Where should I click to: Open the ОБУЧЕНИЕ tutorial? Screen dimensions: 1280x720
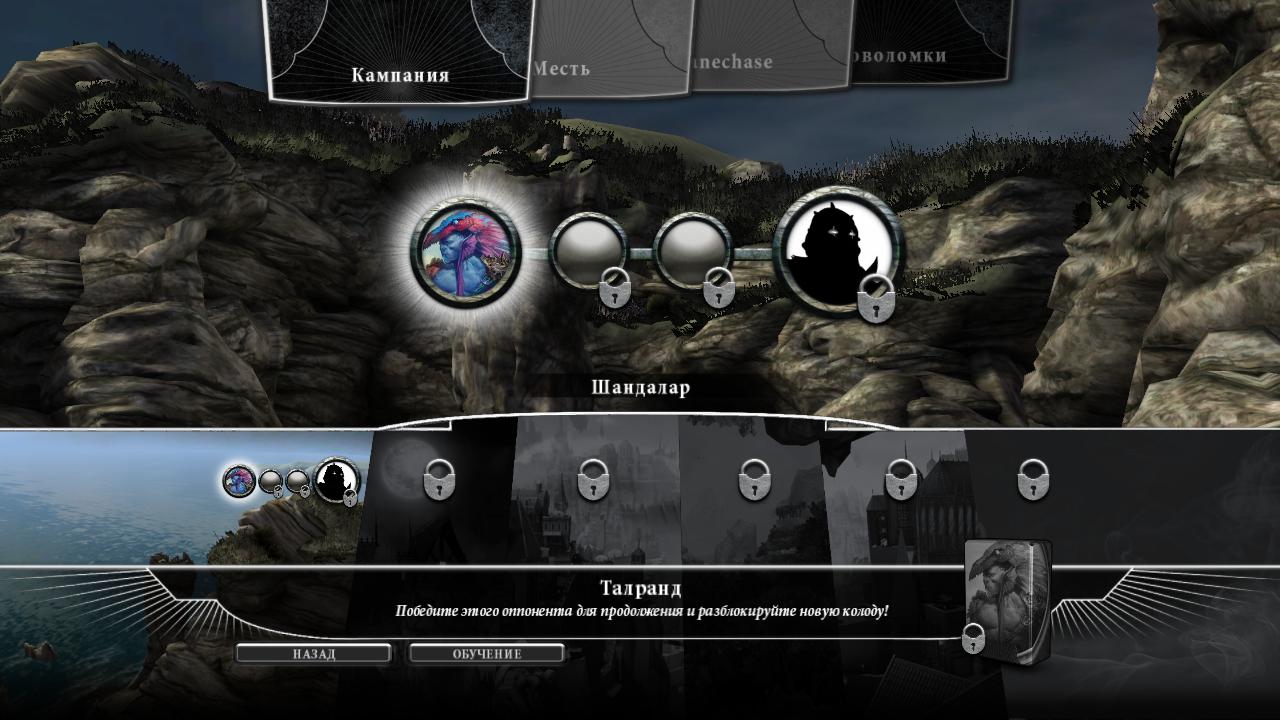click(x=487, y=654)
